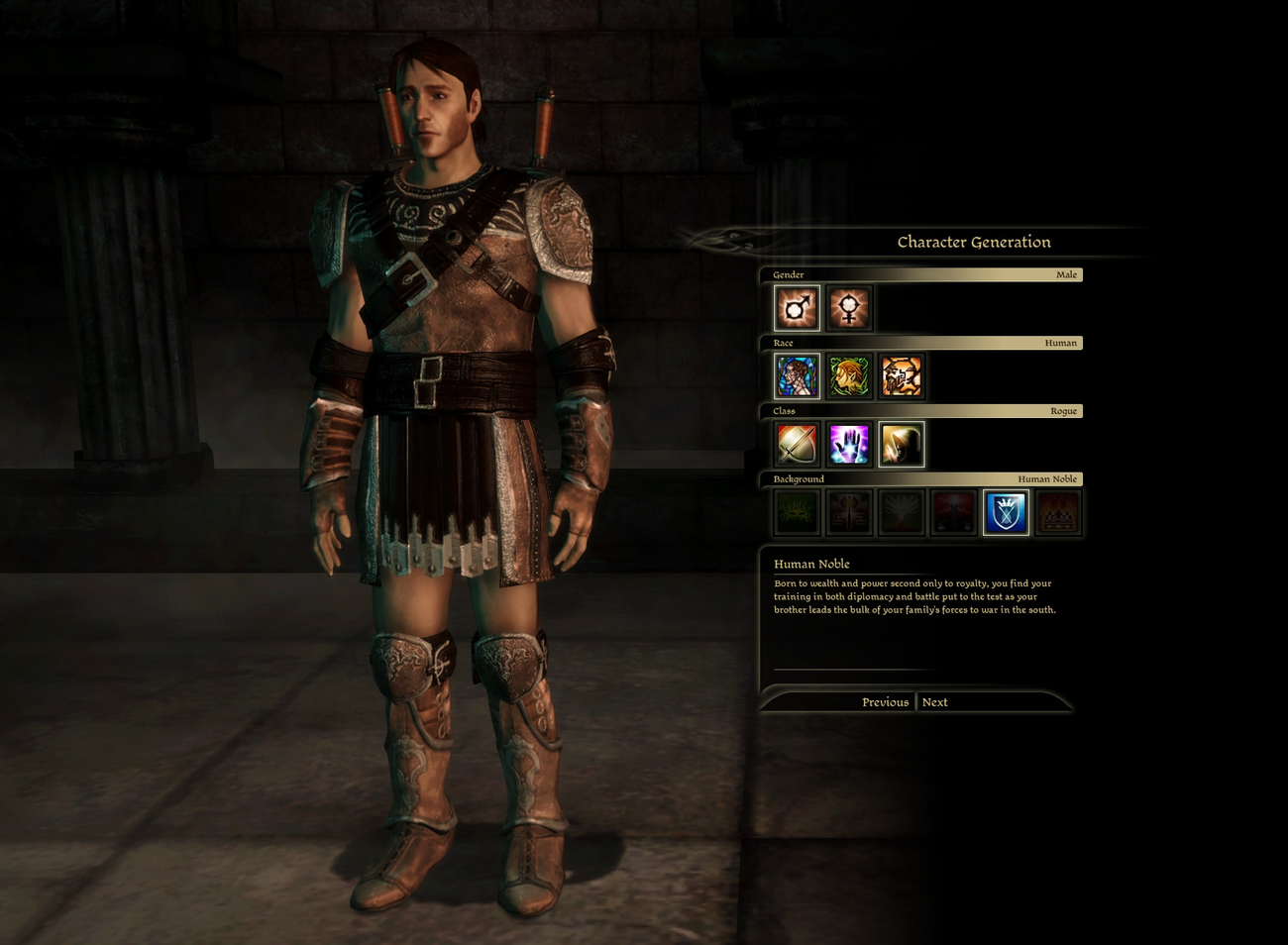1288x945 pixels.
Task: Collapse the Class section header
Action: click(x=921, y=410)
